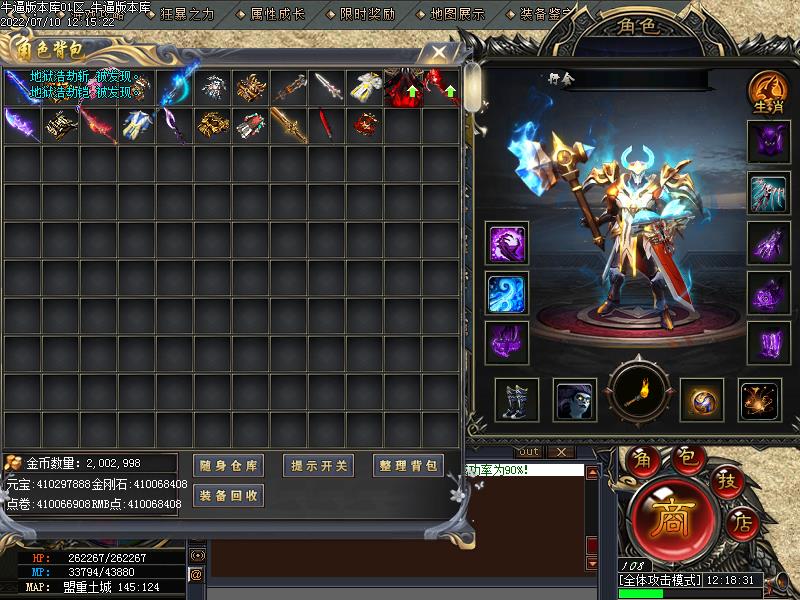800x600 pixels.
Task: Select the red-gold armor with green arrow
Action: pyautogui.click(x=403, y=87)
